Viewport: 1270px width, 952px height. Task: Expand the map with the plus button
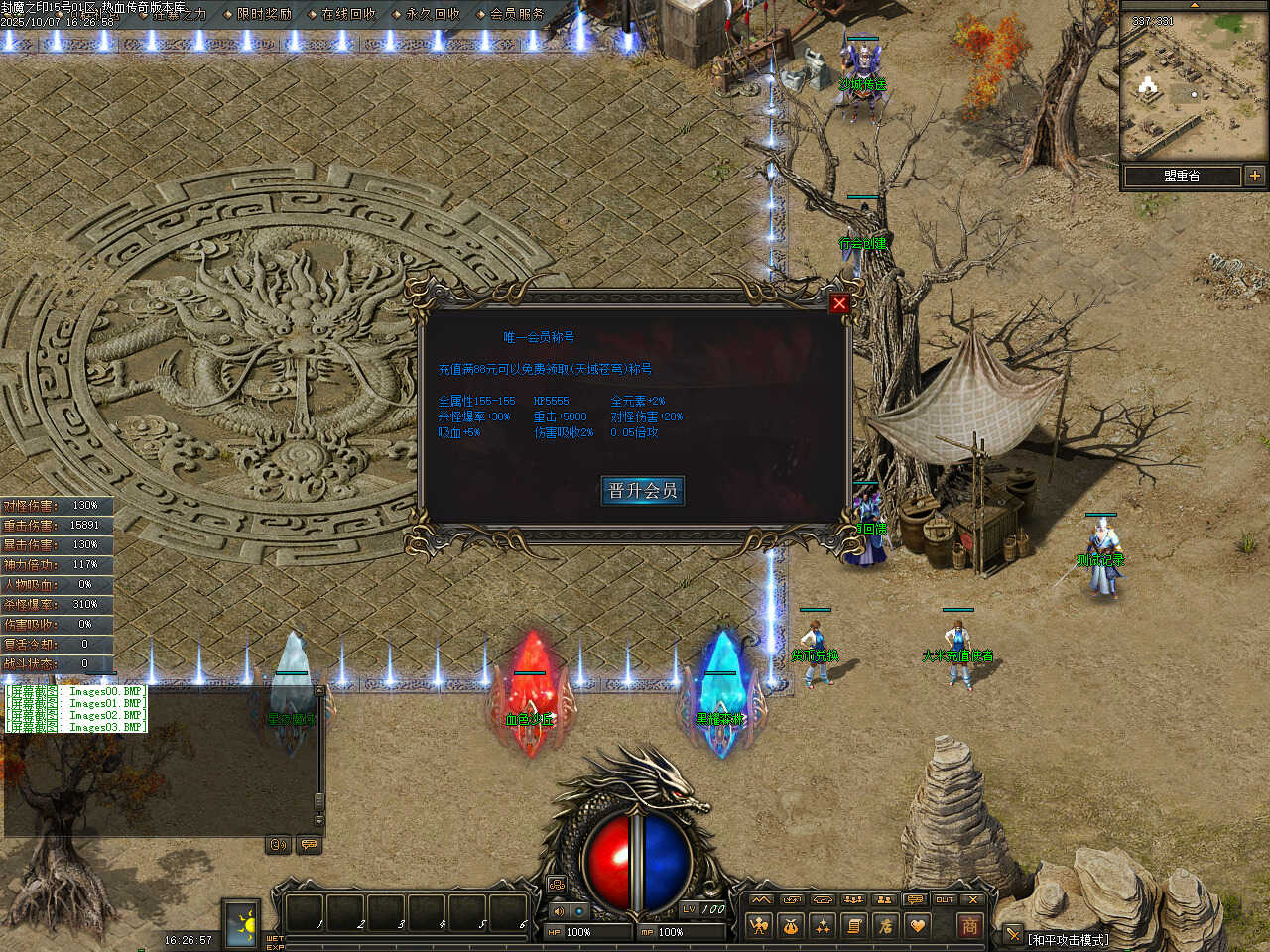pyautogui.click(x=1255, y=176)
